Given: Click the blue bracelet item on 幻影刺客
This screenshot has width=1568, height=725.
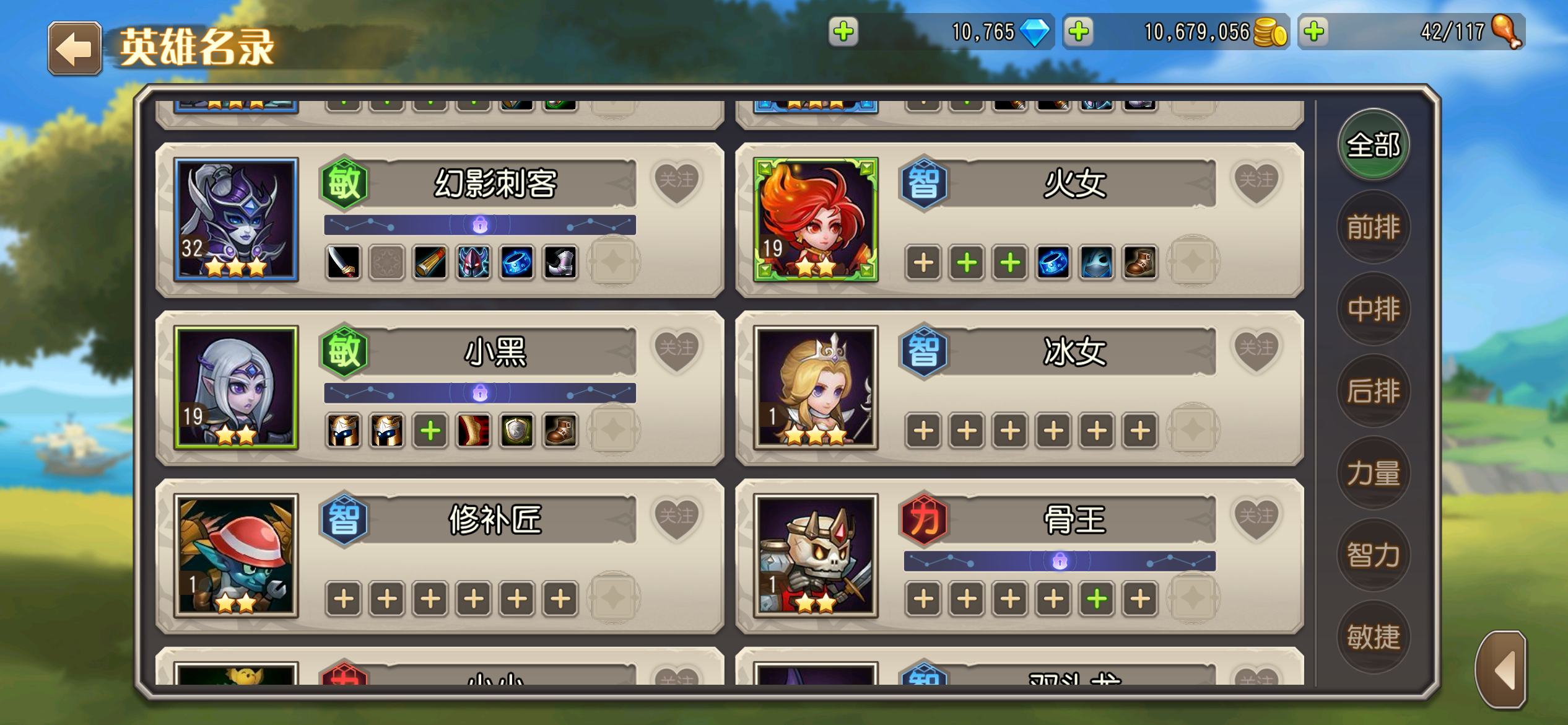Looking at the screenshot, I should tap(516, 263).
